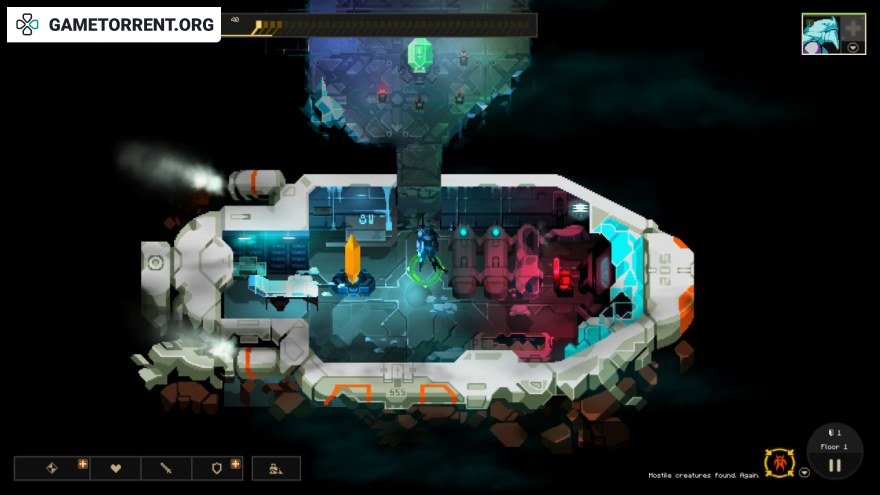
Task: Pause the game
Action: (834, 465)
